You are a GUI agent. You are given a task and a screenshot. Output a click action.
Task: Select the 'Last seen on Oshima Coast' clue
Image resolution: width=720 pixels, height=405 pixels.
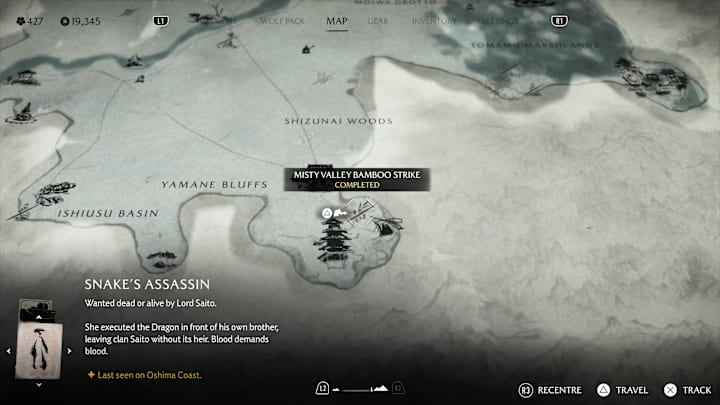pyautogui.click(x=143, y=375)
